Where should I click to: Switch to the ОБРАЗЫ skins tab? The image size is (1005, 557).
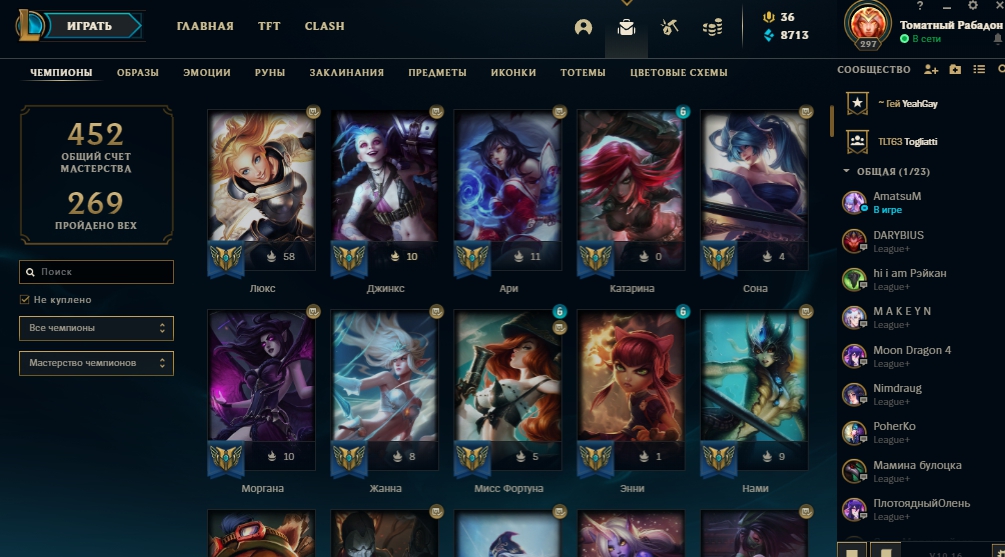point(138,73)
